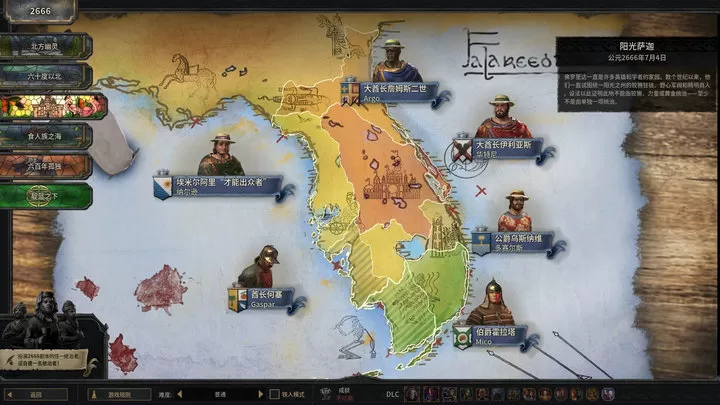Click the custom ruler designer panel
Screen dimensions: 720x405
(x=50, y=335)
